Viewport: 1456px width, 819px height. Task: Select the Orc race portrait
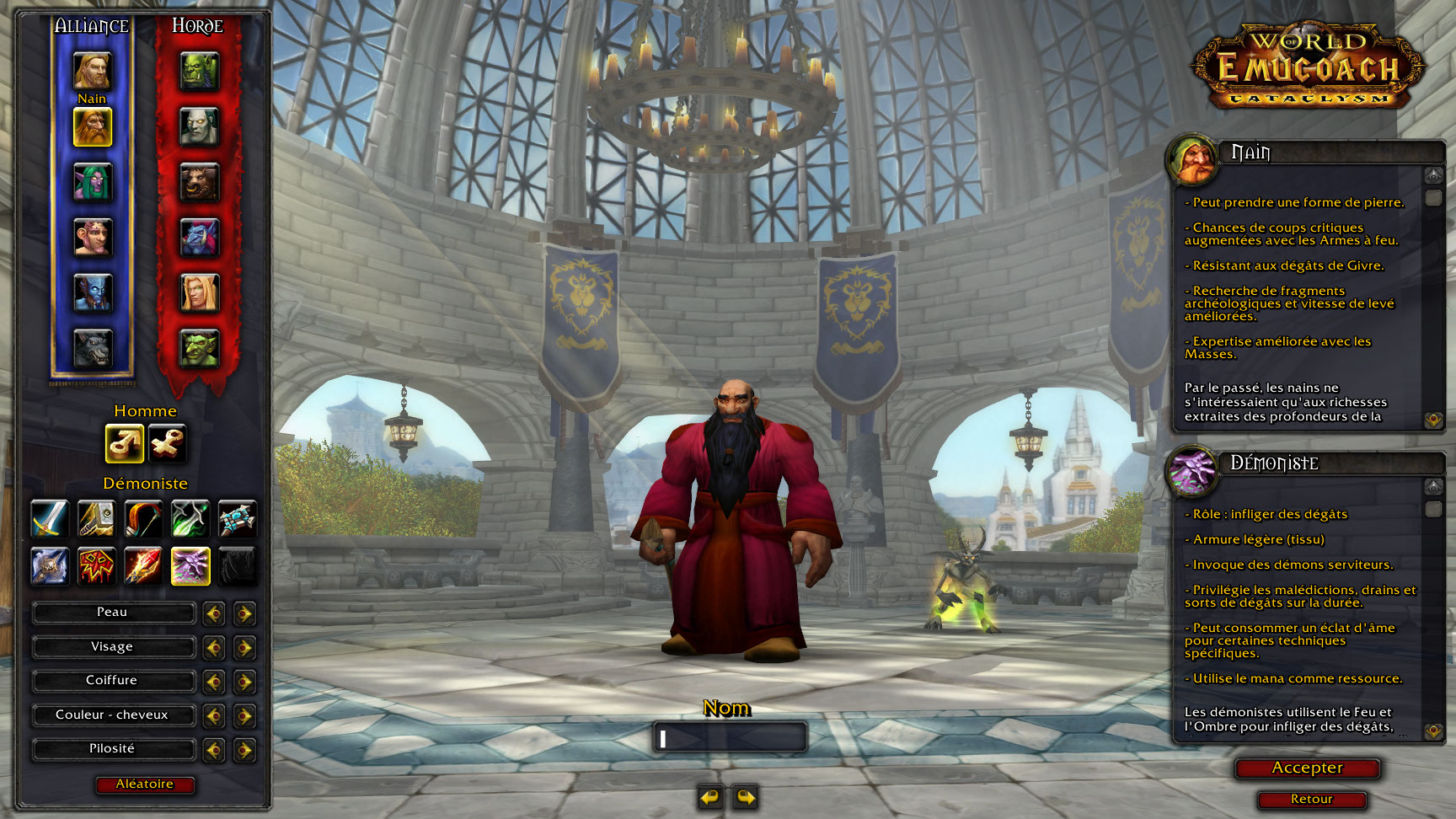(x=200, y=71)
